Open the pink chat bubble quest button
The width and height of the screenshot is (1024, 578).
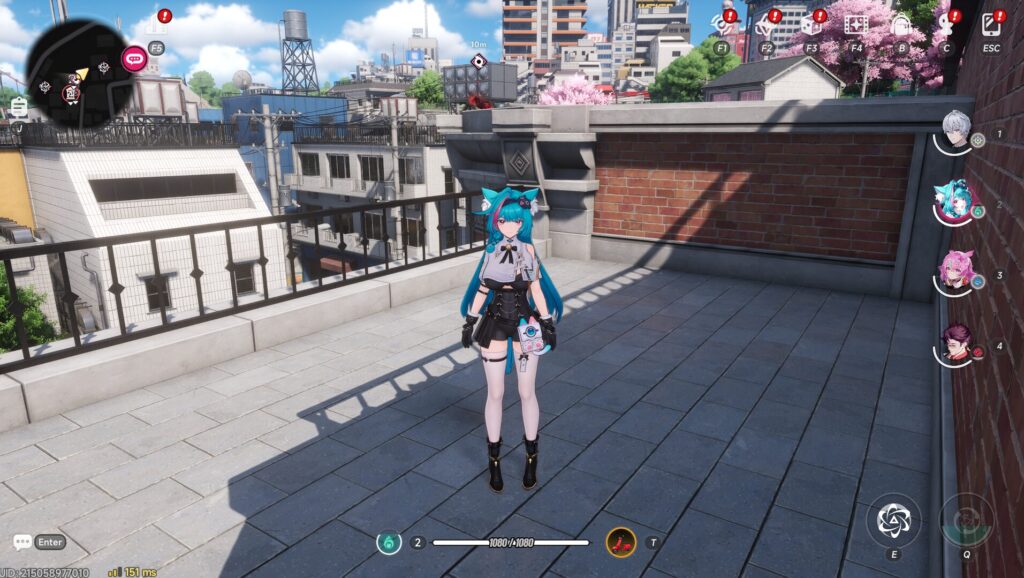(134, 58)
